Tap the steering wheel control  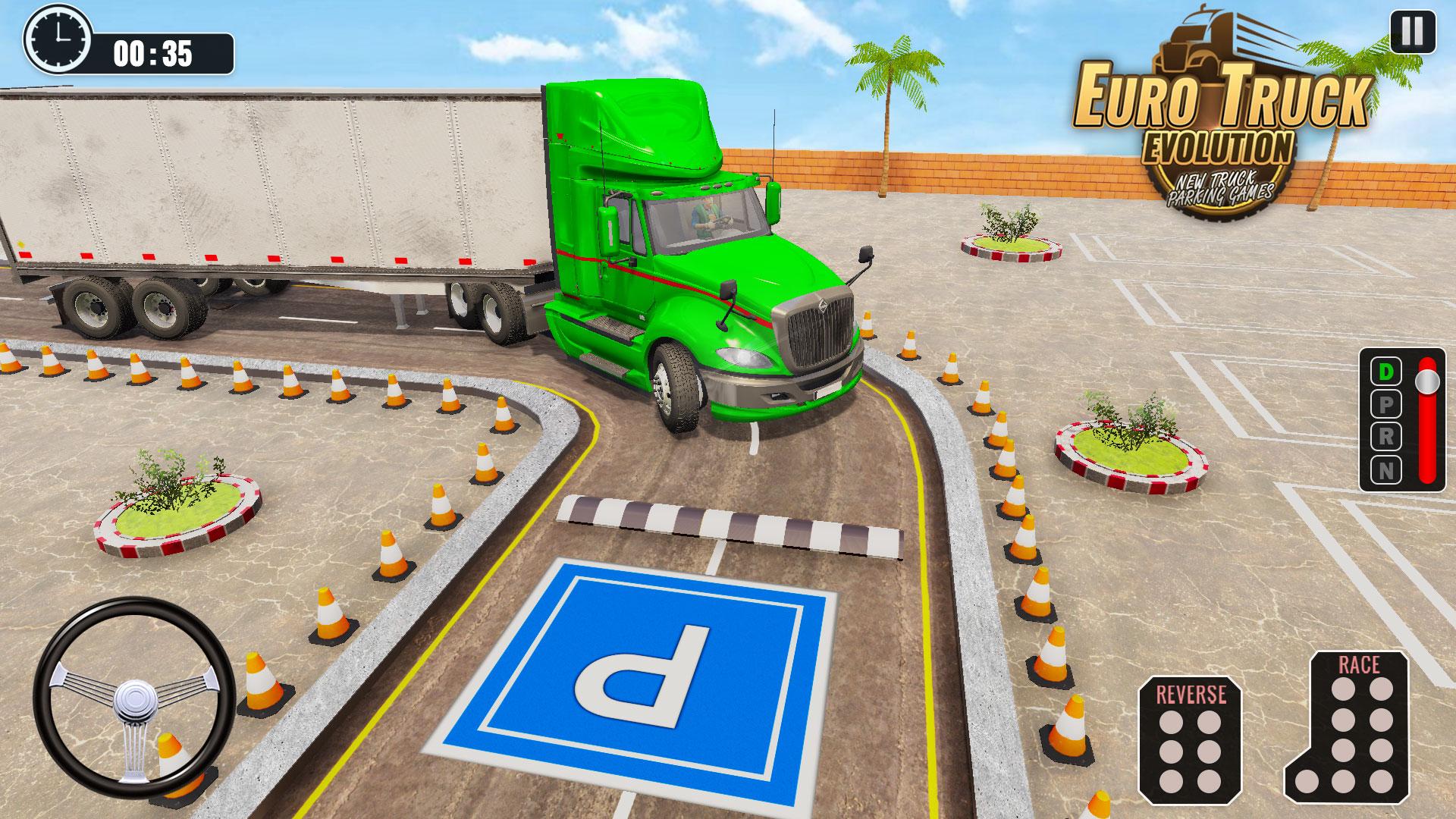point(135,697)
